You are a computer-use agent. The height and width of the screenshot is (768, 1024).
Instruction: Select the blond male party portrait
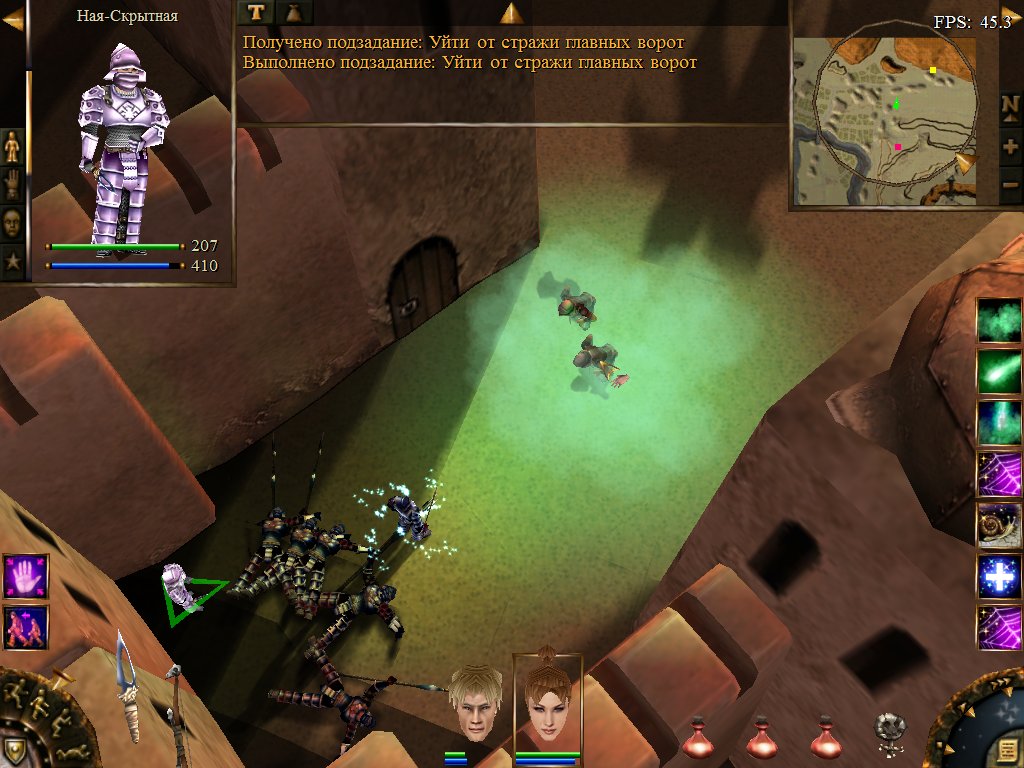(x=474, y=702)
